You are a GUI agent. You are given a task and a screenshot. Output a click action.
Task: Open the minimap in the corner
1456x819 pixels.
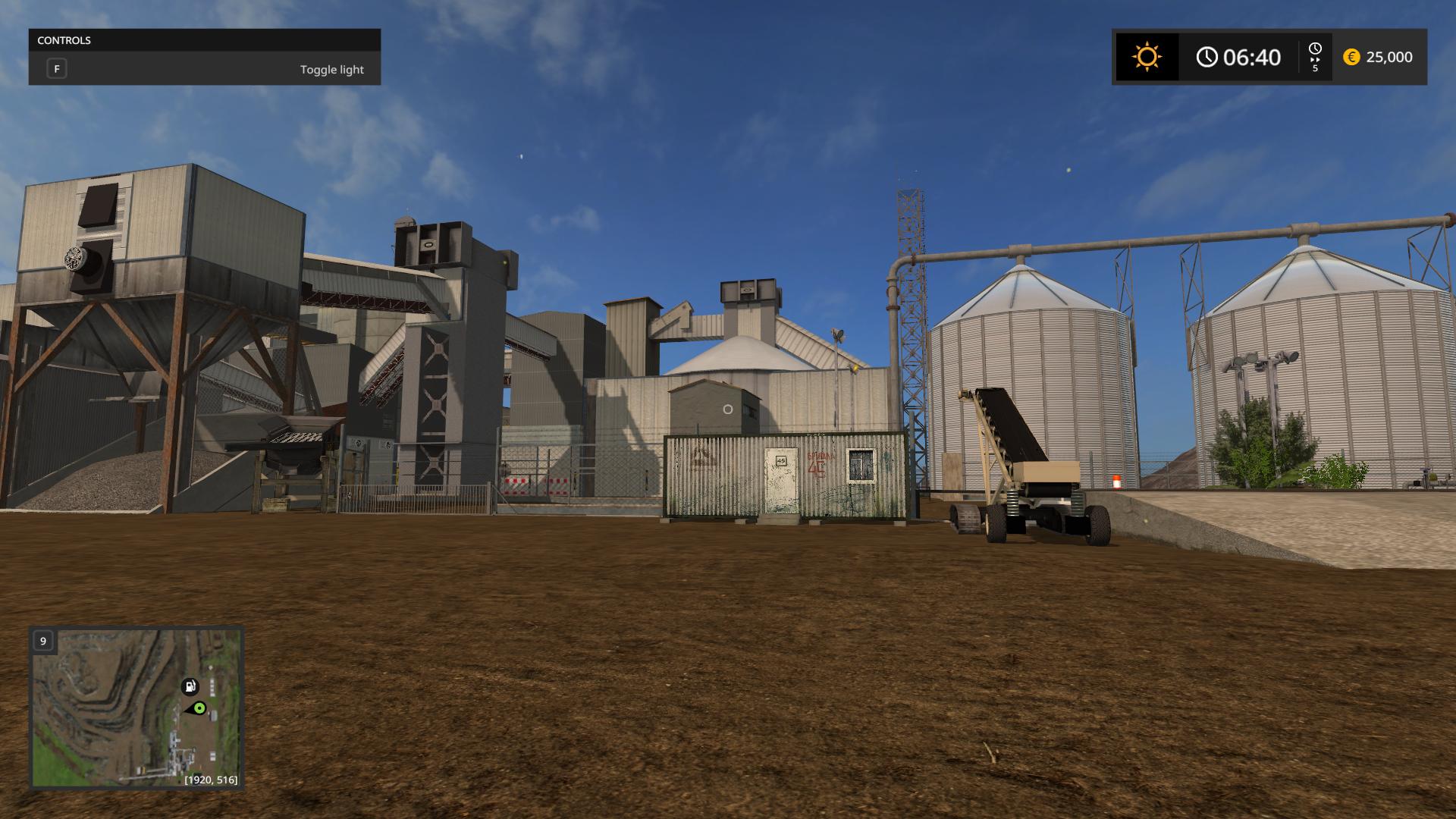click(136, 707)
